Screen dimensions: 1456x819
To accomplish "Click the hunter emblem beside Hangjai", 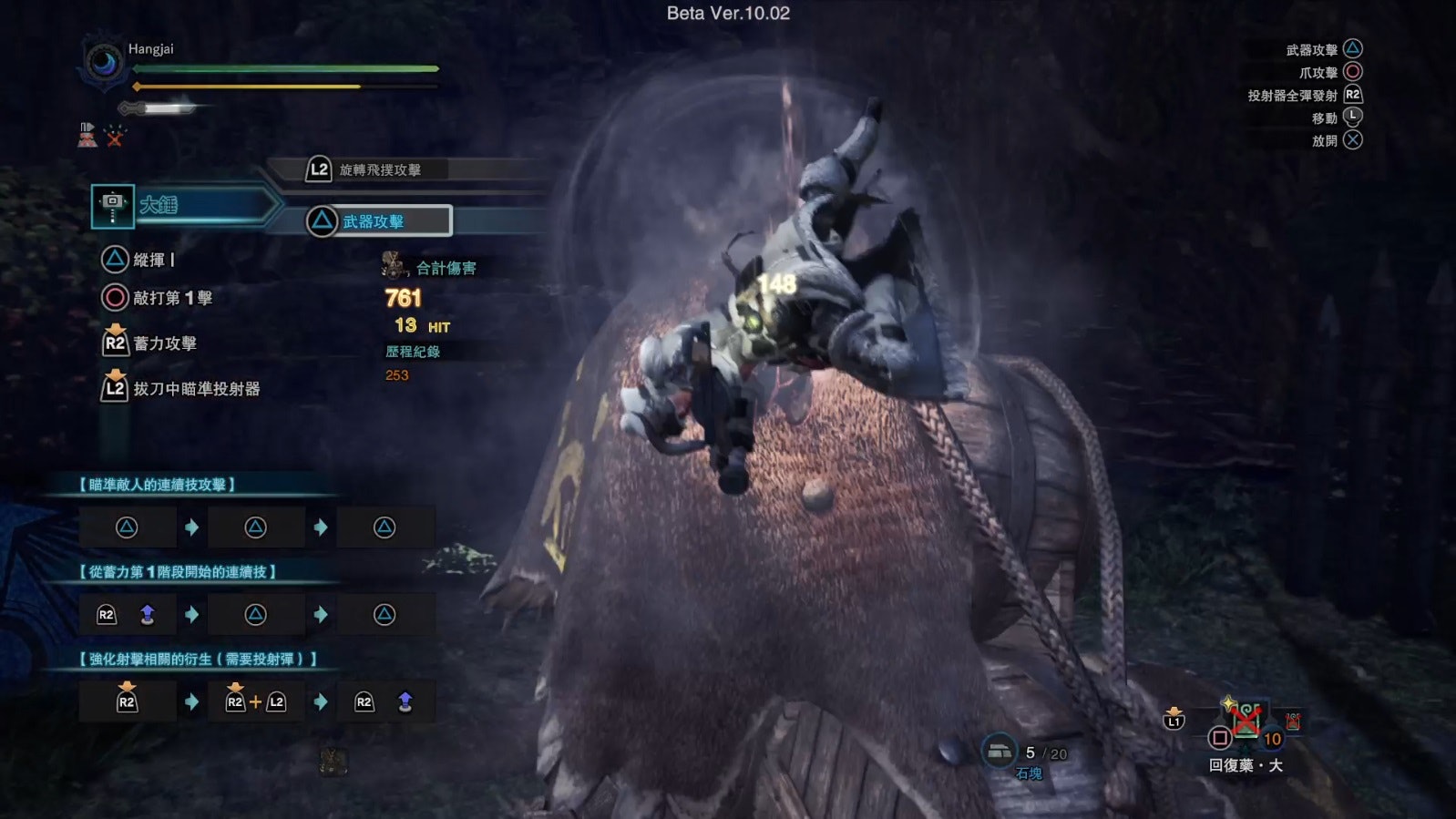I will point(103,64).
